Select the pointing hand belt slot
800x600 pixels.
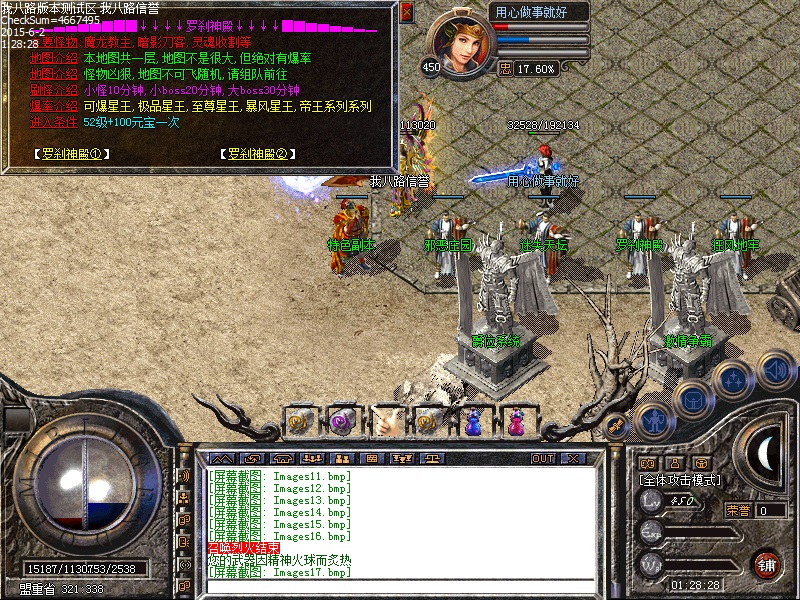click(x=387, y=421)
